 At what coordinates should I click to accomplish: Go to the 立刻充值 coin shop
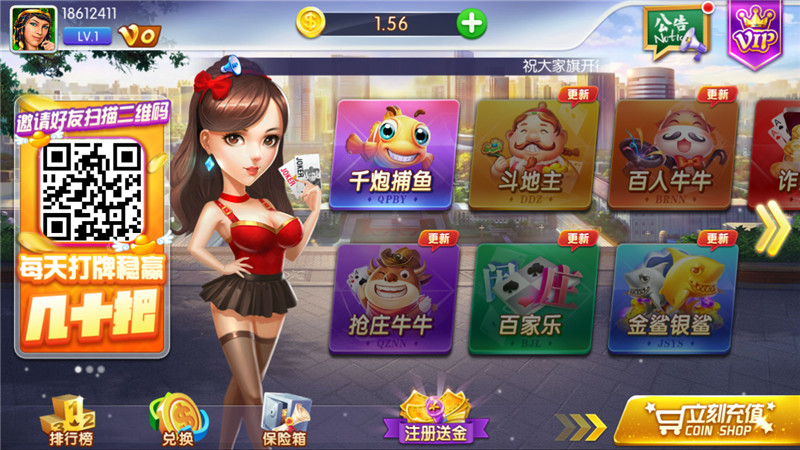click(x=705, y=420)
